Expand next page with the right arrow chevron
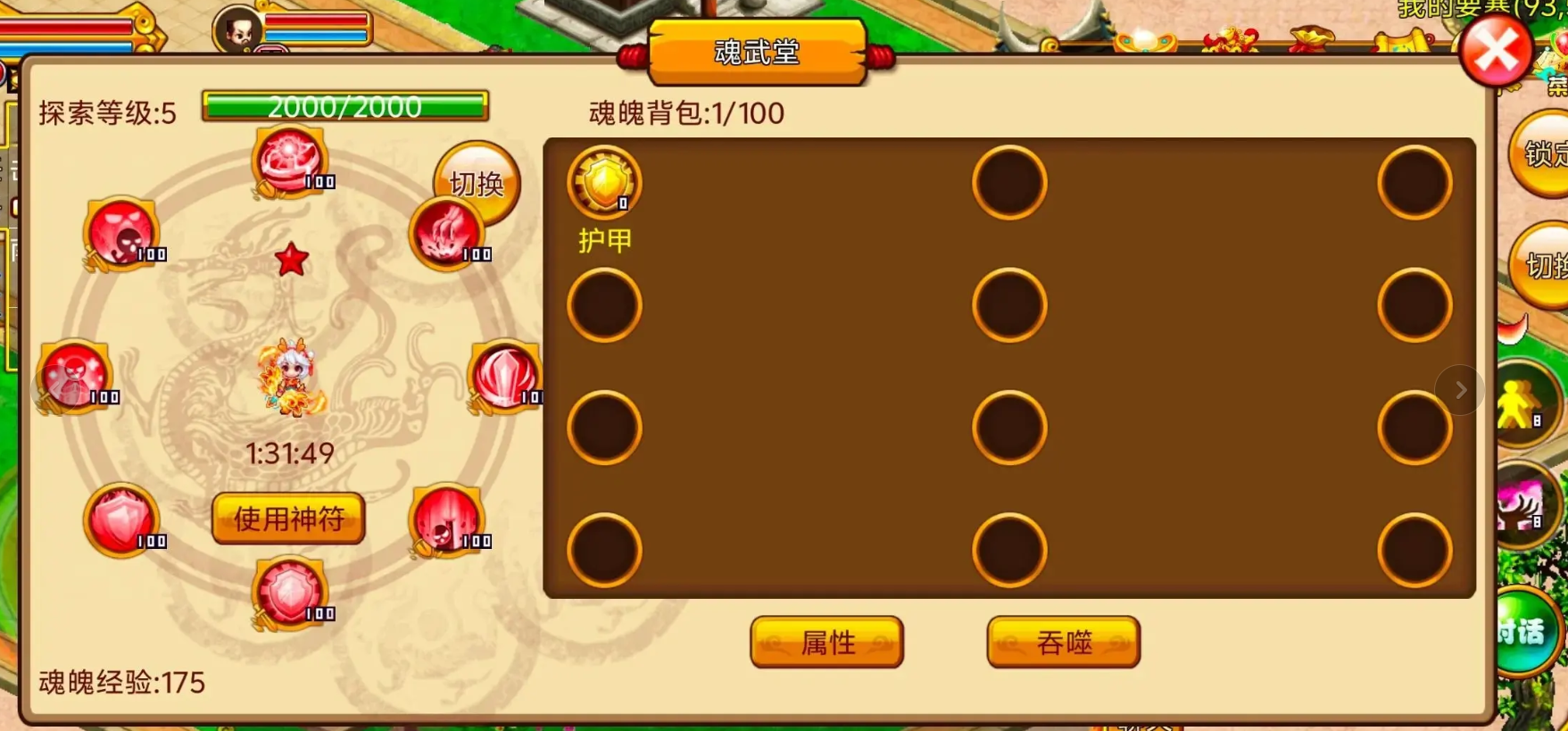 [x=1460, y=389]
